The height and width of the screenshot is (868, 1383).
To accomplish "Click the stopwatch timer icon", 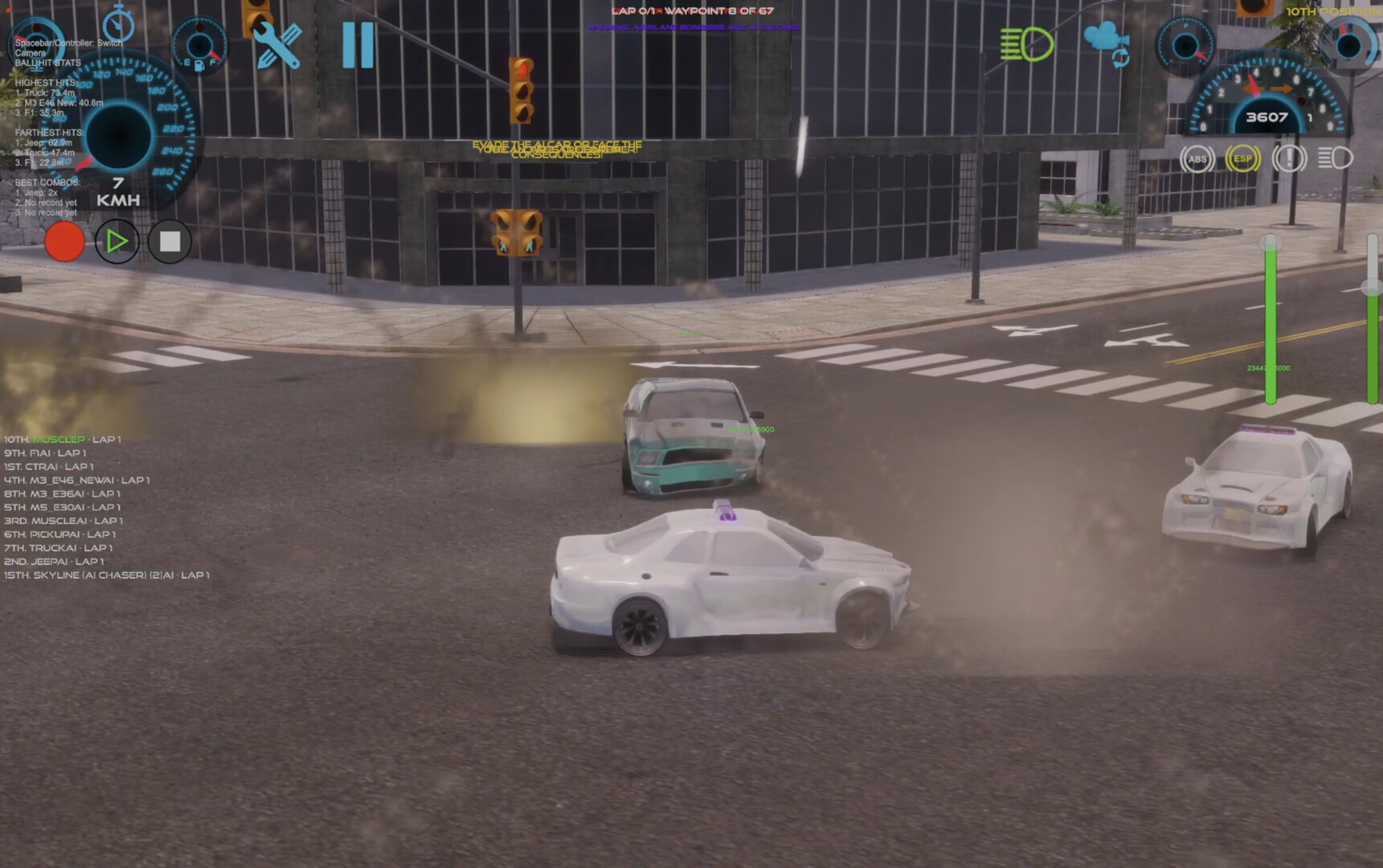I will 117,26.
